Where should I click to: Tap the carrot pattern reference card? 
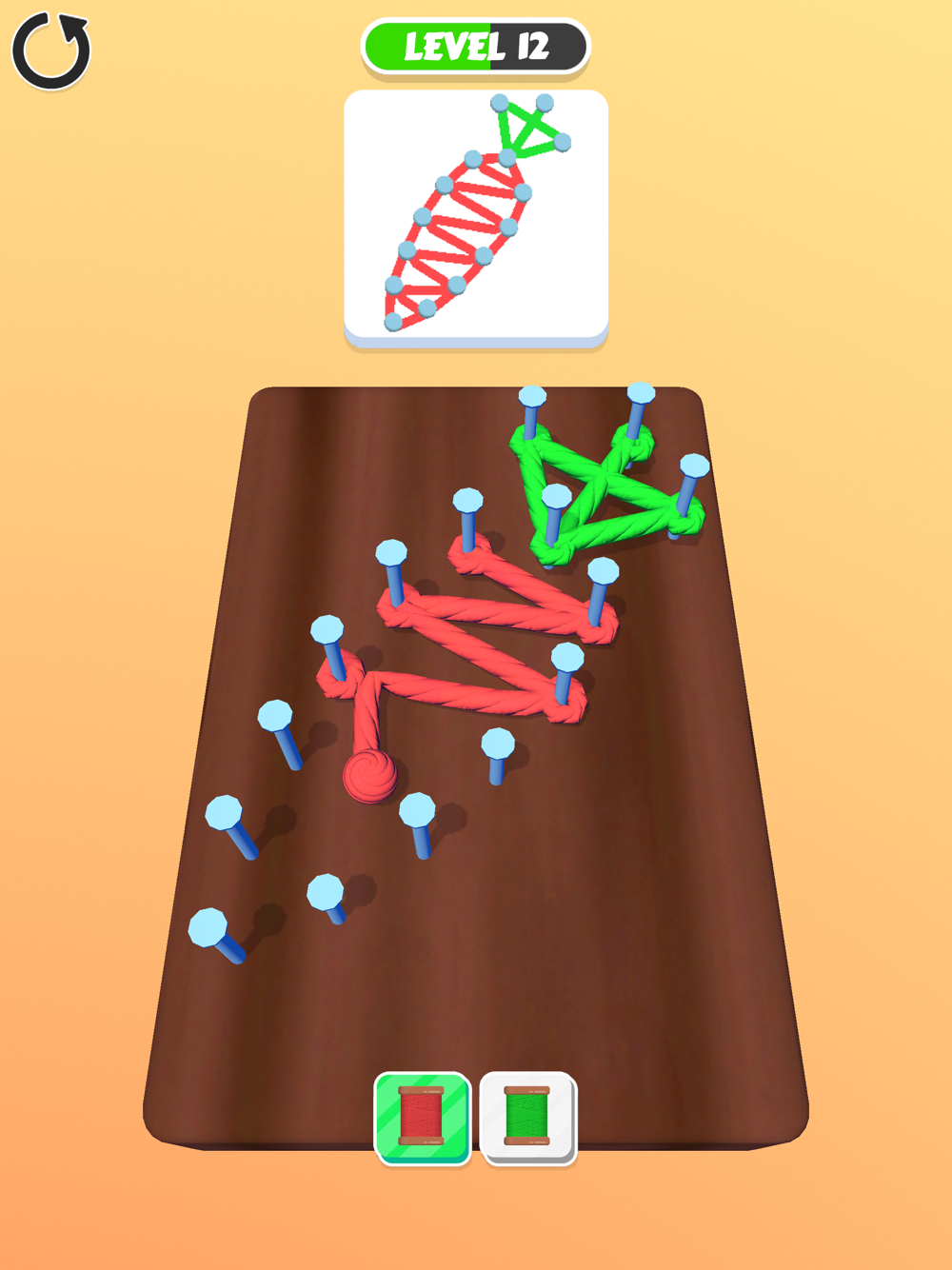click(x=476, y=215)
